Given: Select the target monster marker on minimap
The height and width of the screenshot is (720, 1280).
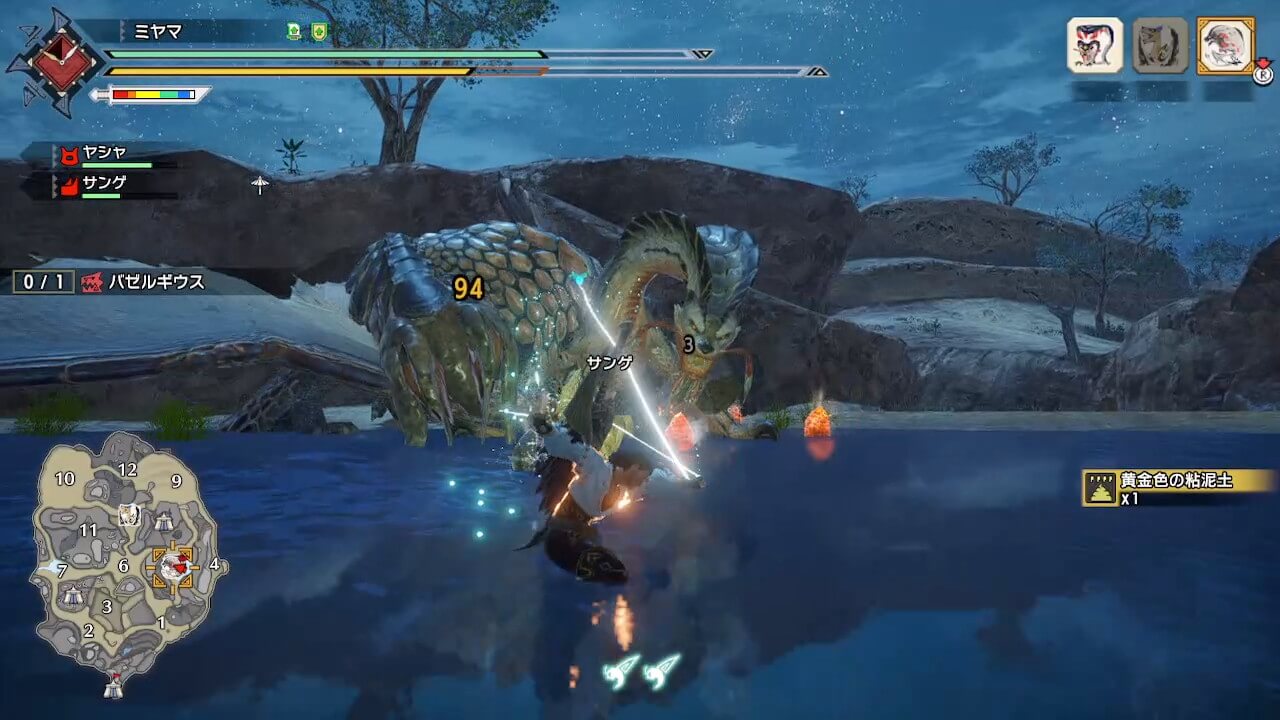Looking at the screenshot, I should tap(172, 567).
